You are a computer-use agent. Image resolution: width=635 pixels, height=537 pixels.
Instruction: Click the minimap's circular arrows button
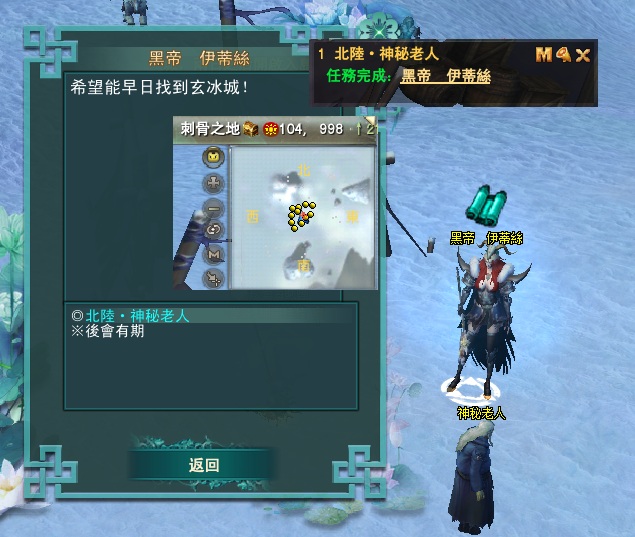(214, 230)
